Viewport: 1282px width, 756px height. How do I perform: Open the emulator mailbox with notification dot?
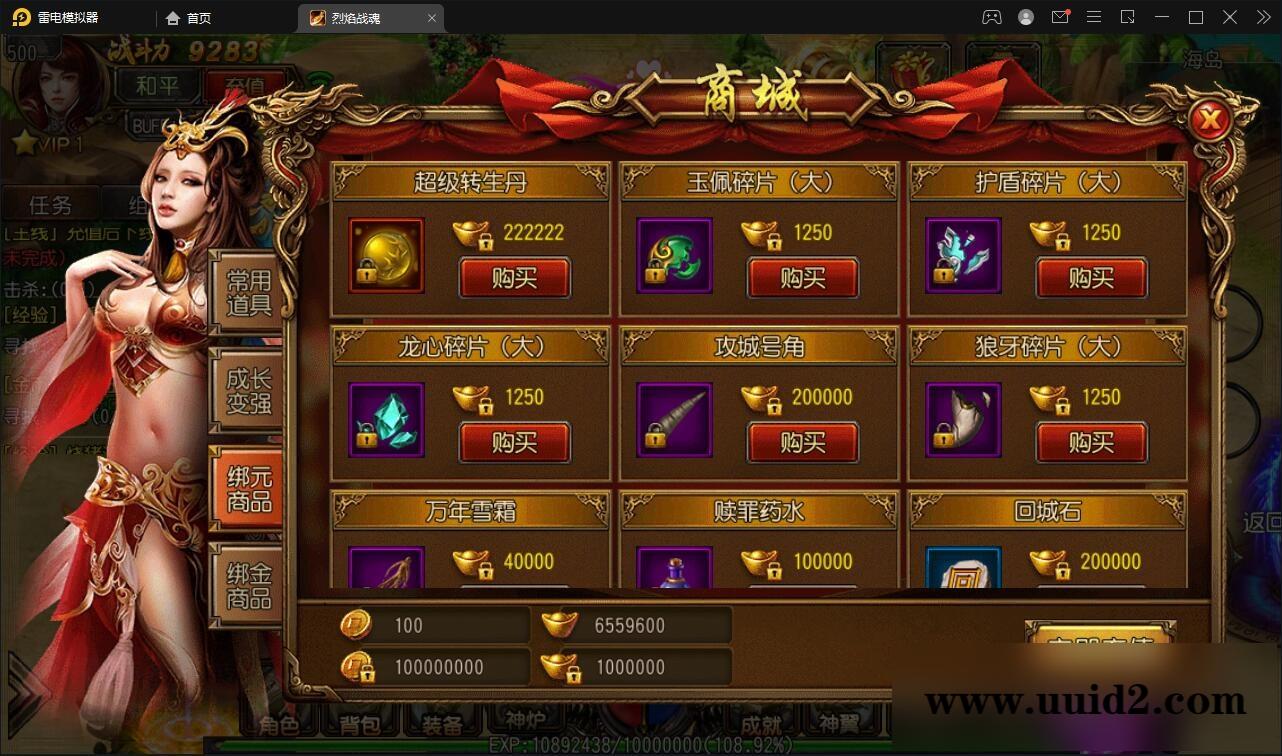(1061, 17)
